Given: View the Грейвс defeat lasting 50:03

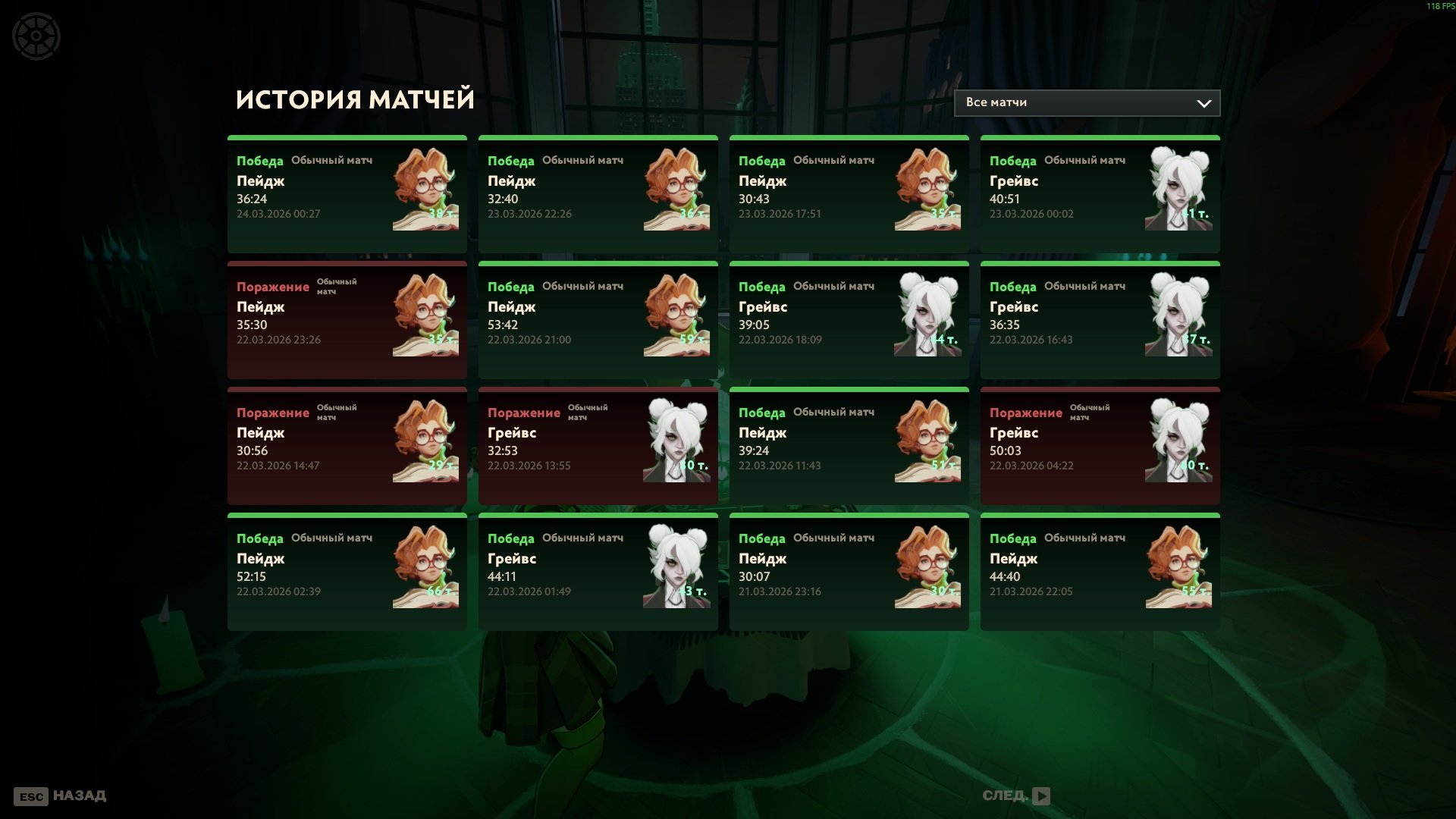Looking at the screenshot, I should (1100, 446).
